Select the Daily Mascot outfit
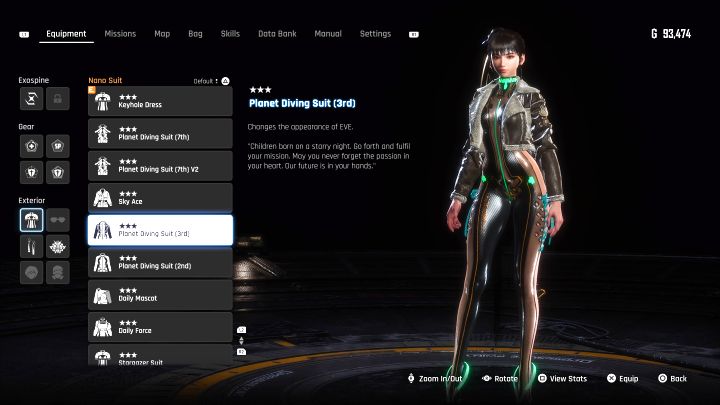This screenshot has height=405, width=720. click(160, 294)
